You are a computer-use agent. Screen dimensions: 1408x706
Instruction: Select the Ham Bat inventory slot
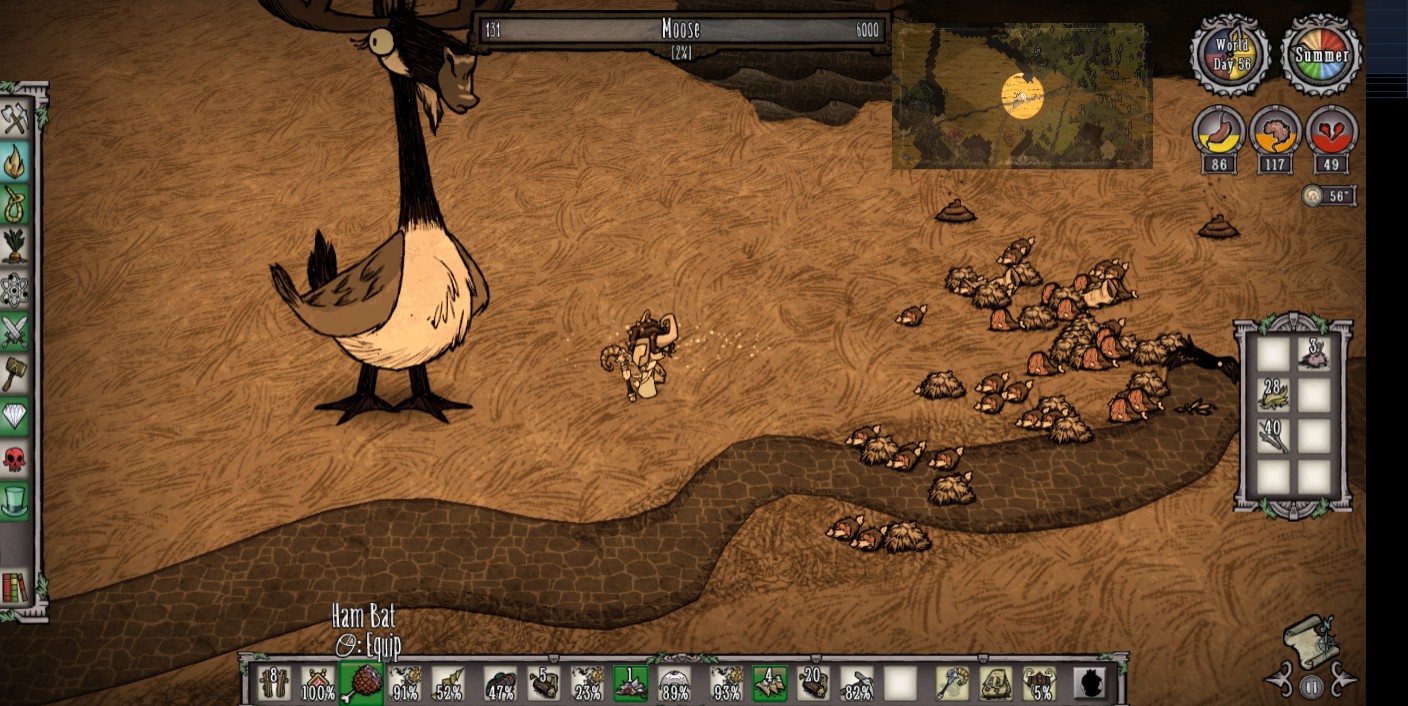(x=361, y=683)
